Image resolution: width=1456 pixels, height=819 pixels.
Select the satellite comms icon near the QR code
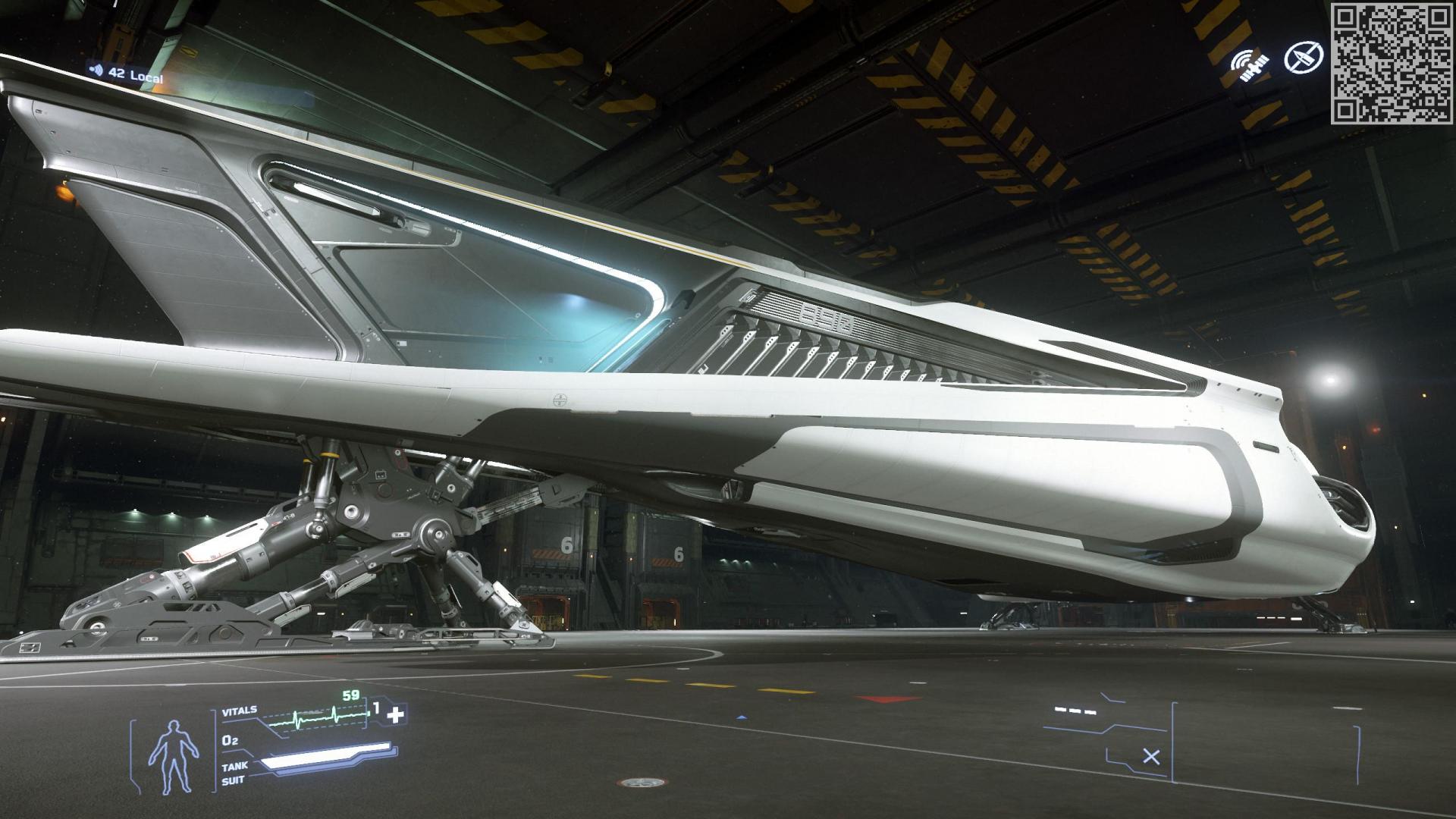point(1251,64)
